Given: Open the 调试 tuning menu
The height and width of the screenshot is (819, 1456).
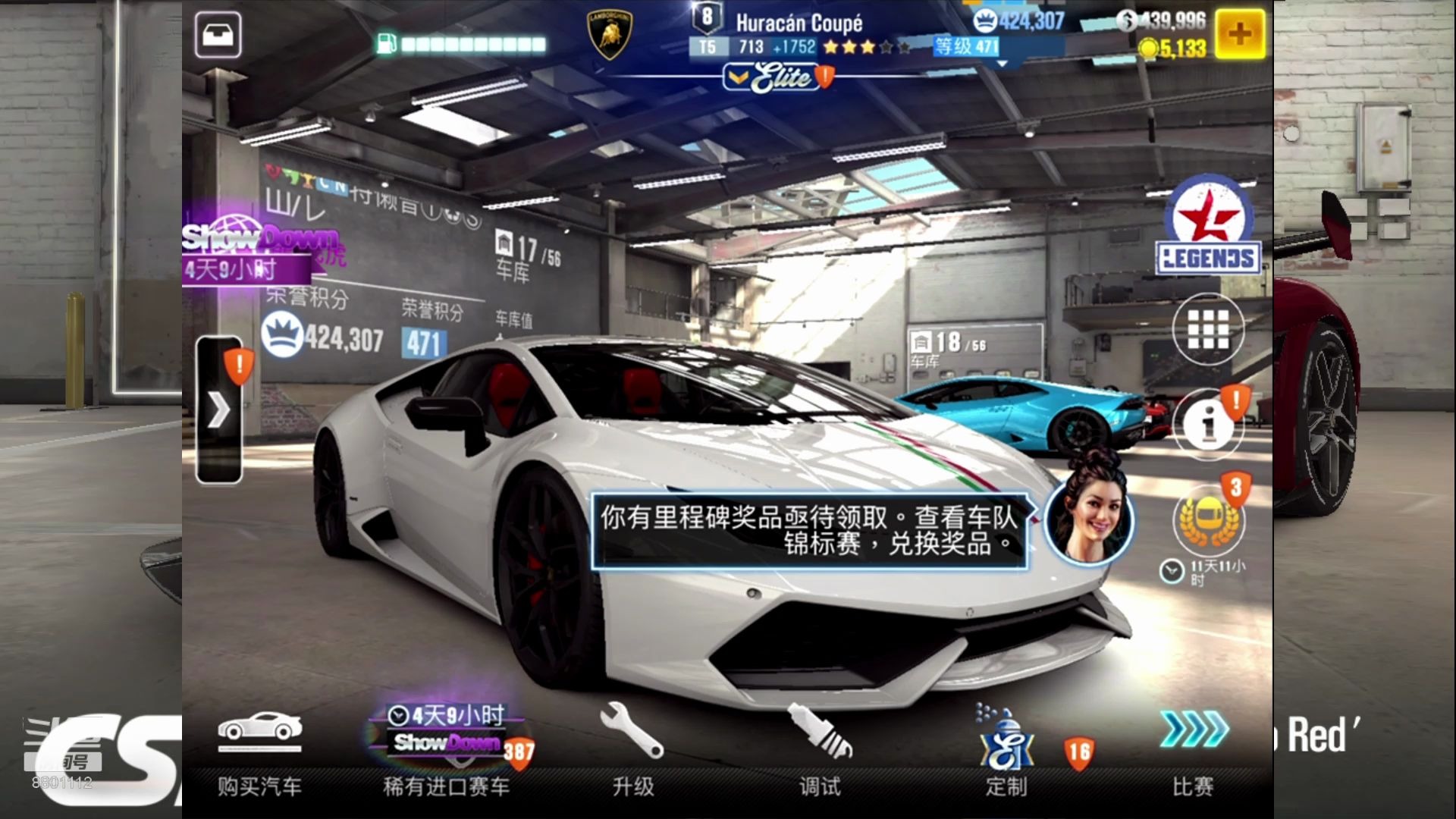Looking at the screenshot, I should pos(820,752).
